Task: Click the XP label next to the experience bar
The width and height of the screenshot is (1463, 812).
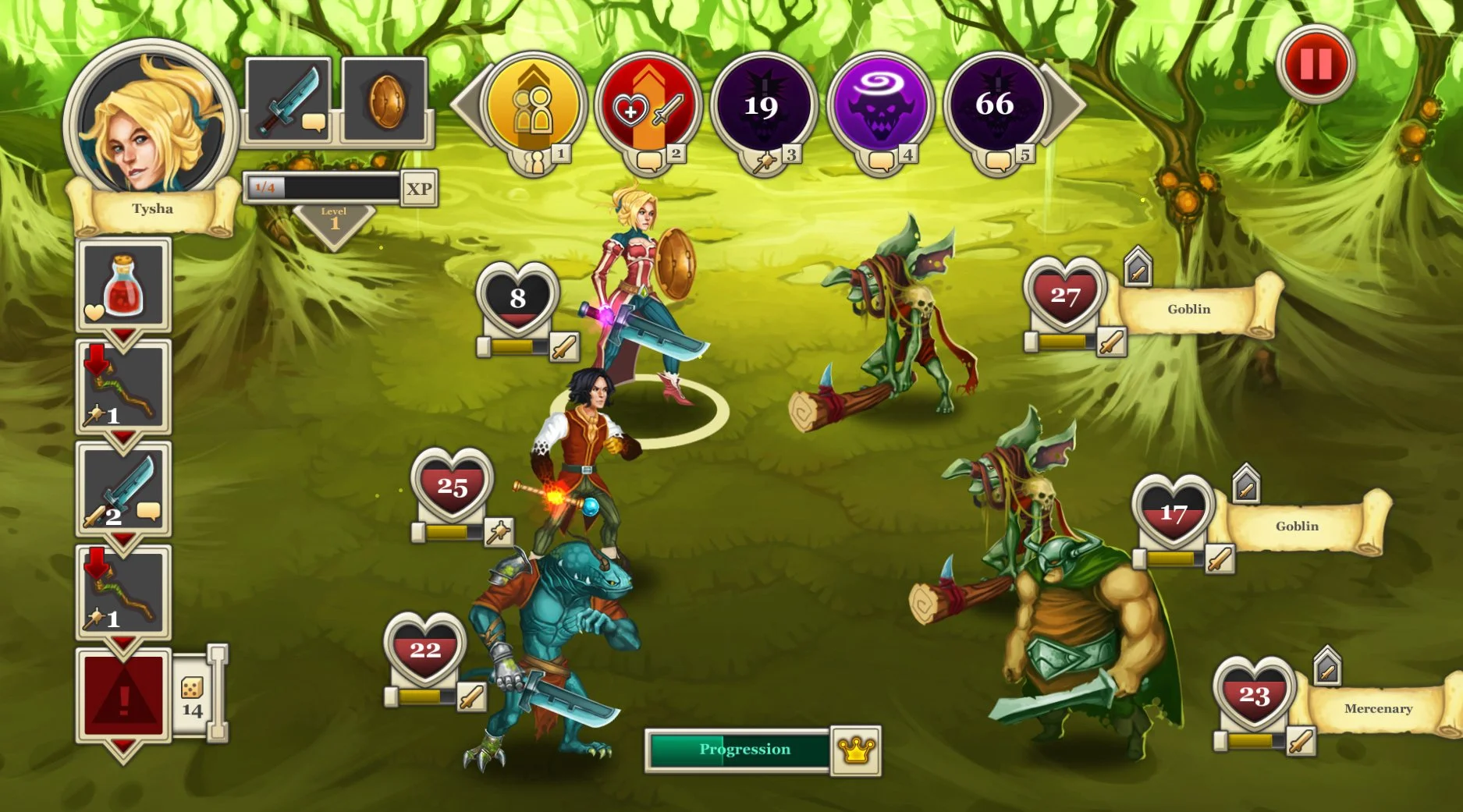Action: tap(417, 188)
